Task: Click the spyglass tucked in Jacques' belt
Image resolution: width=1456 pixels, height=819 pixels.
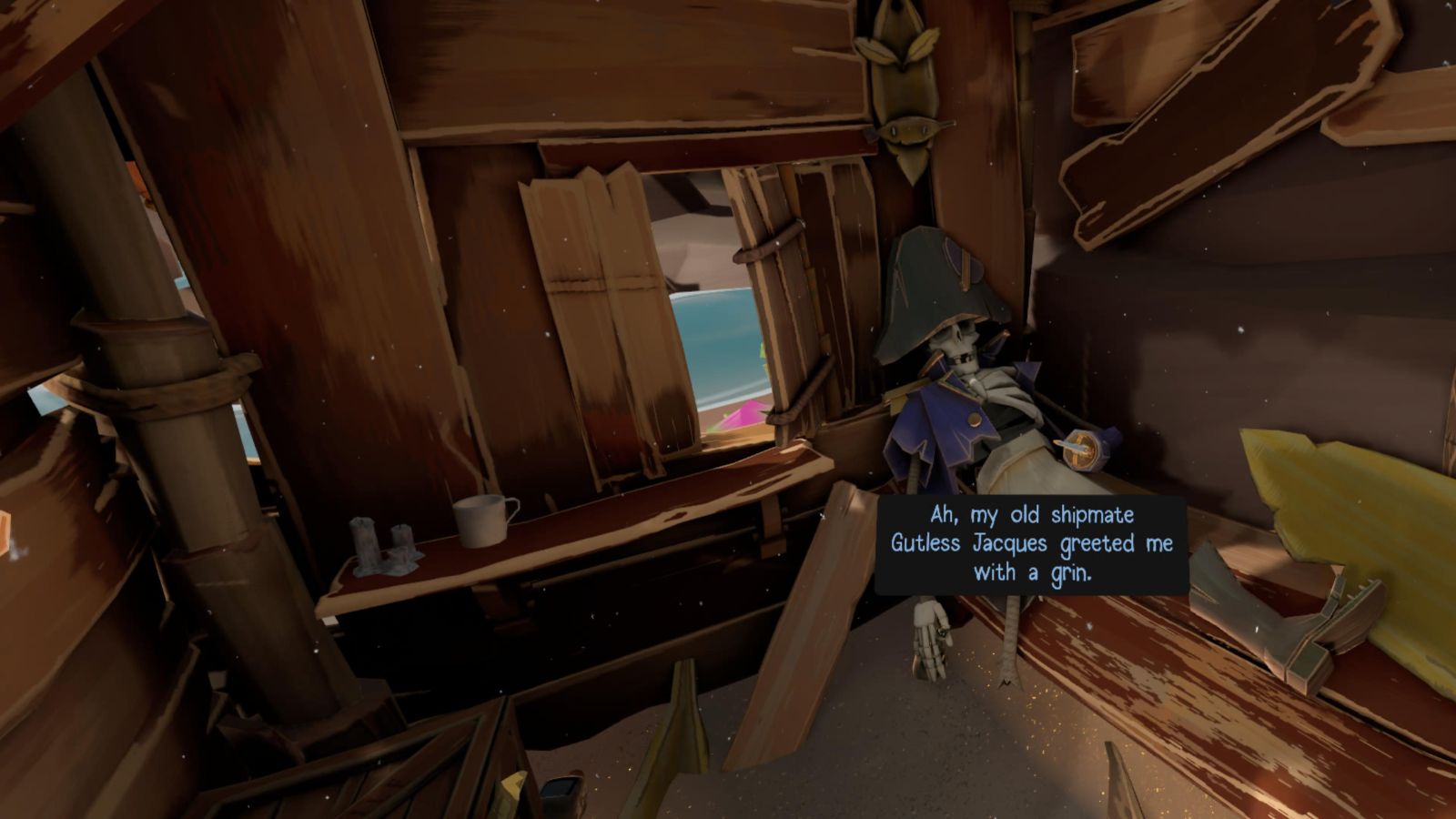Action: 1083,450
